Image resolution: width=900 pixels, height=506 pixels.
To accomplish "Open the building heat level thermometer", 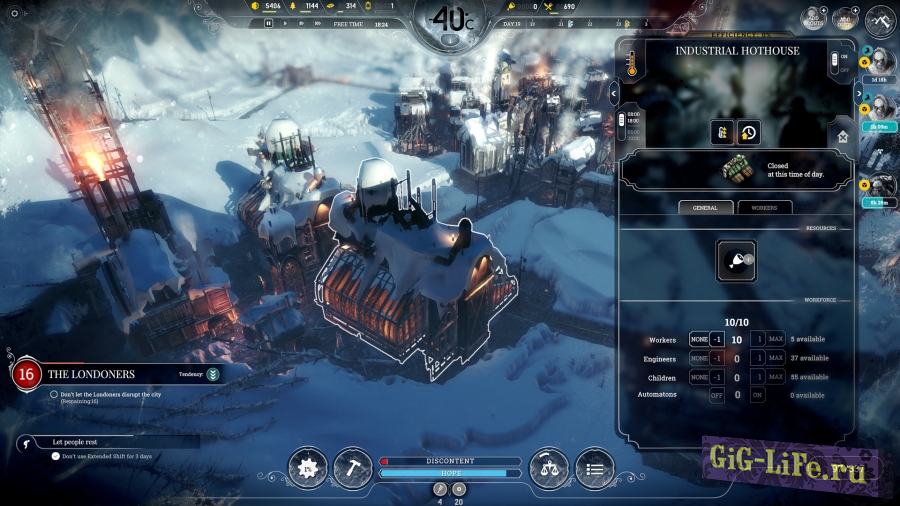I will [631, 64].
